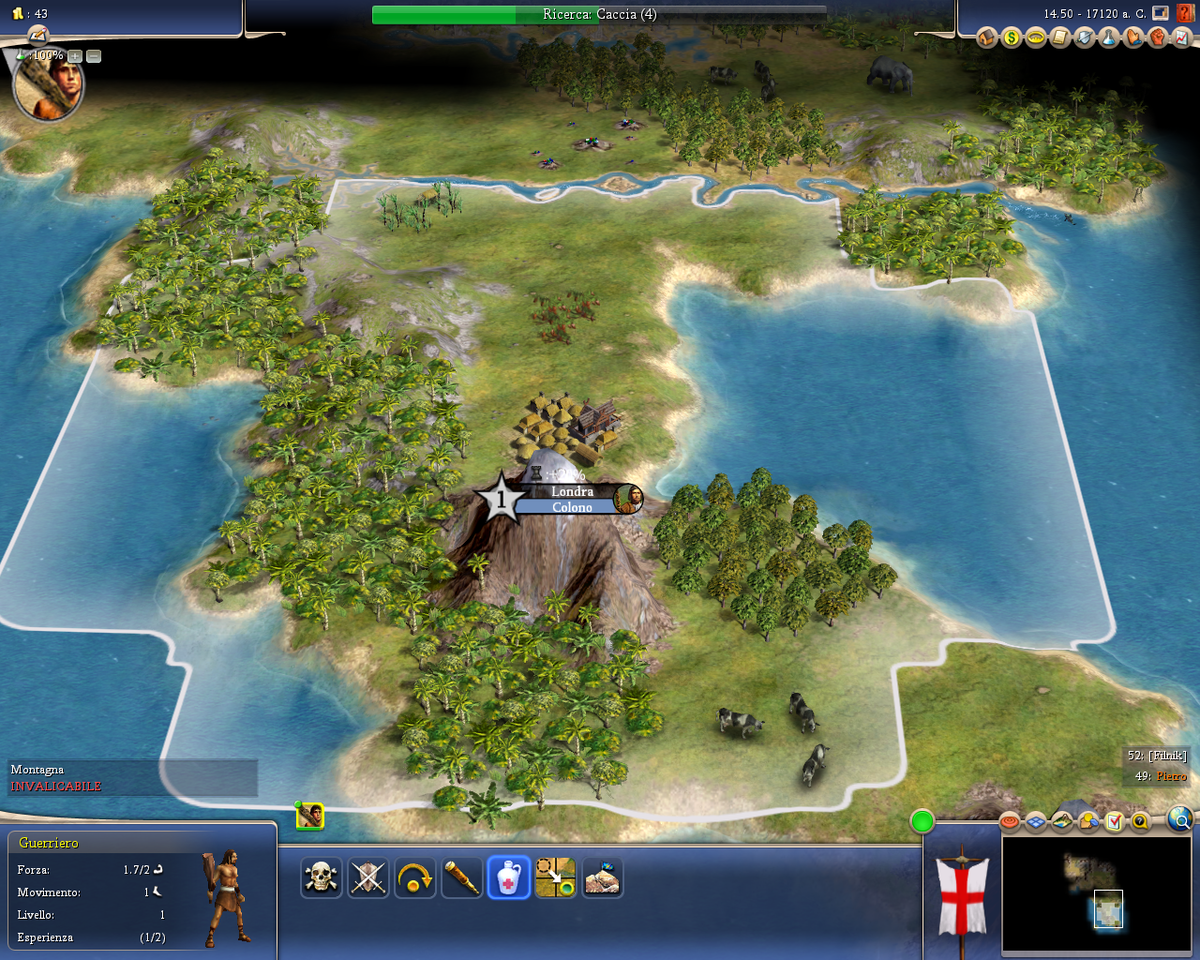
Task: Activate the spyglass sentry command
Action: [x=462, y=878]
